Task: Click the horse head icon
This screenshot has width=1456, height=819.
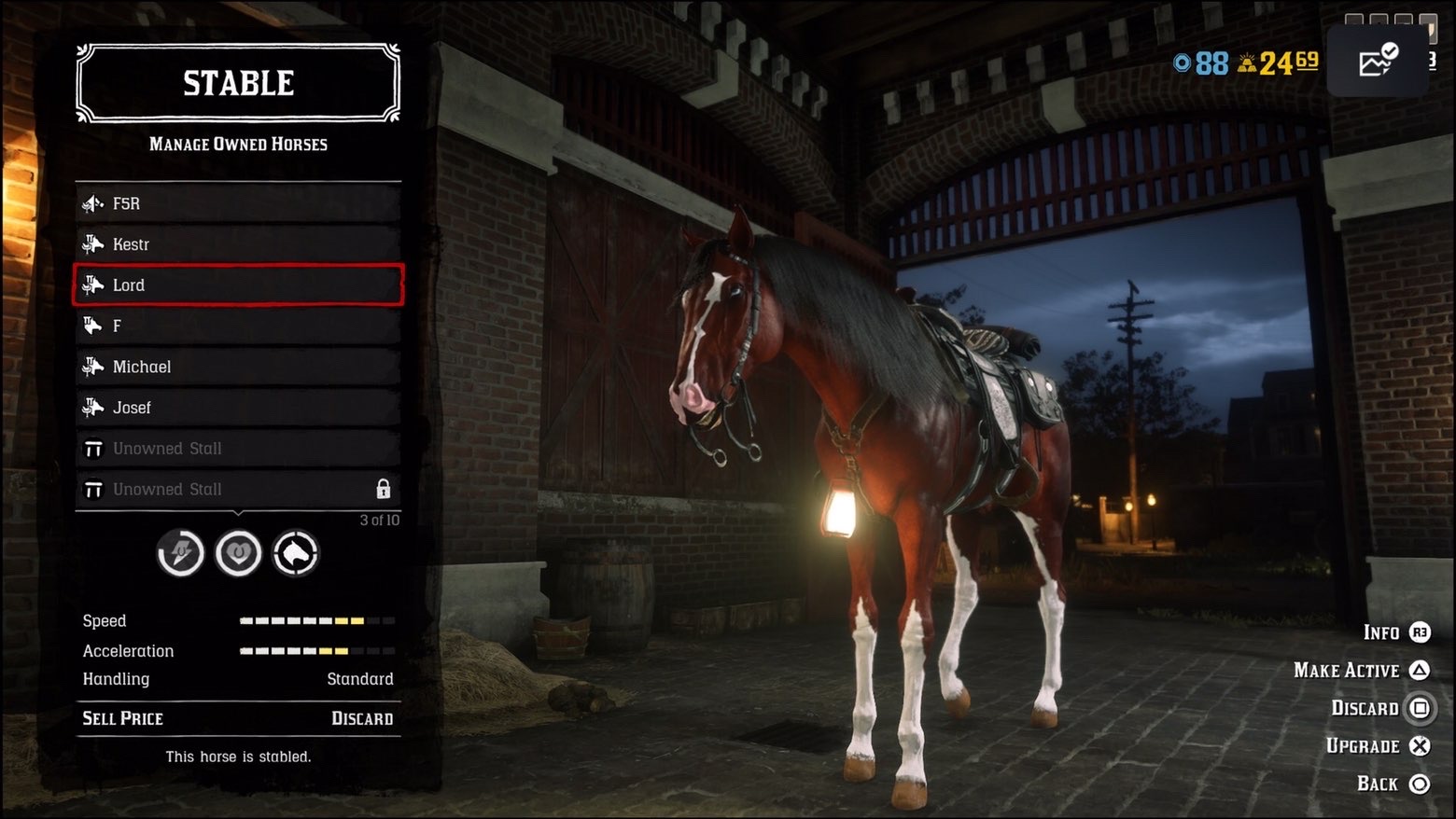Action: coord(296,554)
